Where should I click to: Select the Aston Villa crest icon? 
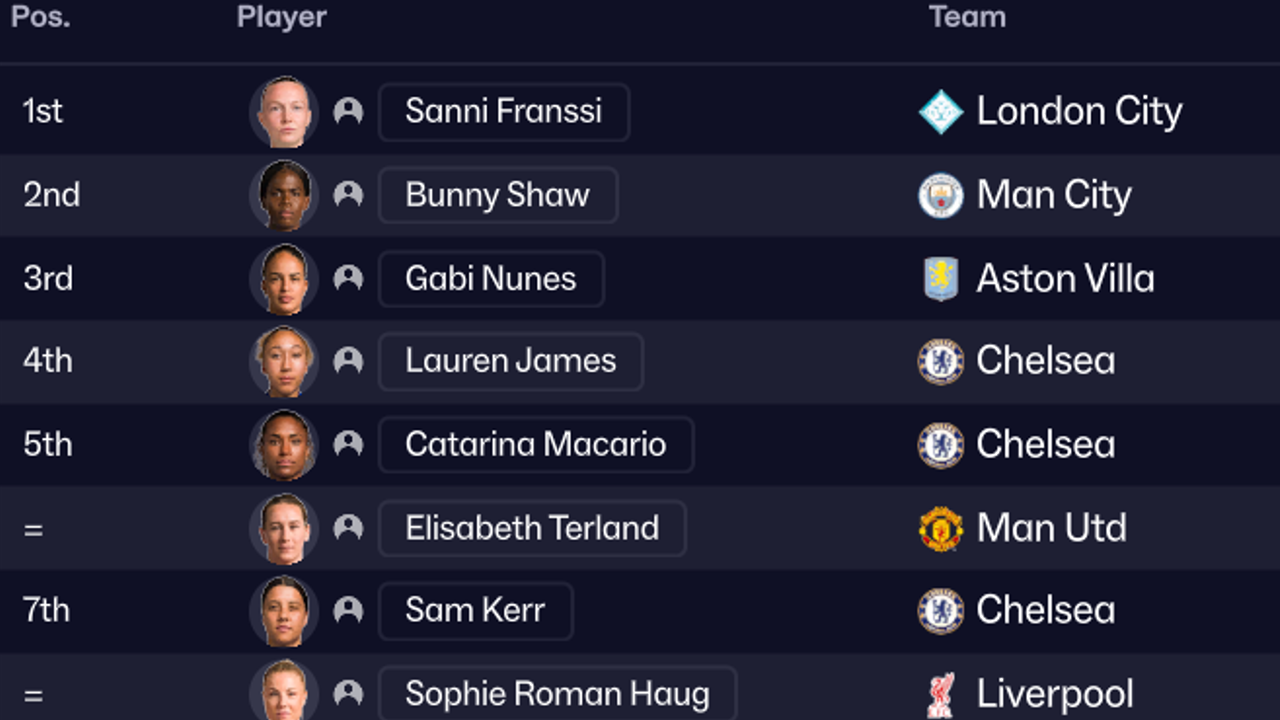[x=942, y=279]
